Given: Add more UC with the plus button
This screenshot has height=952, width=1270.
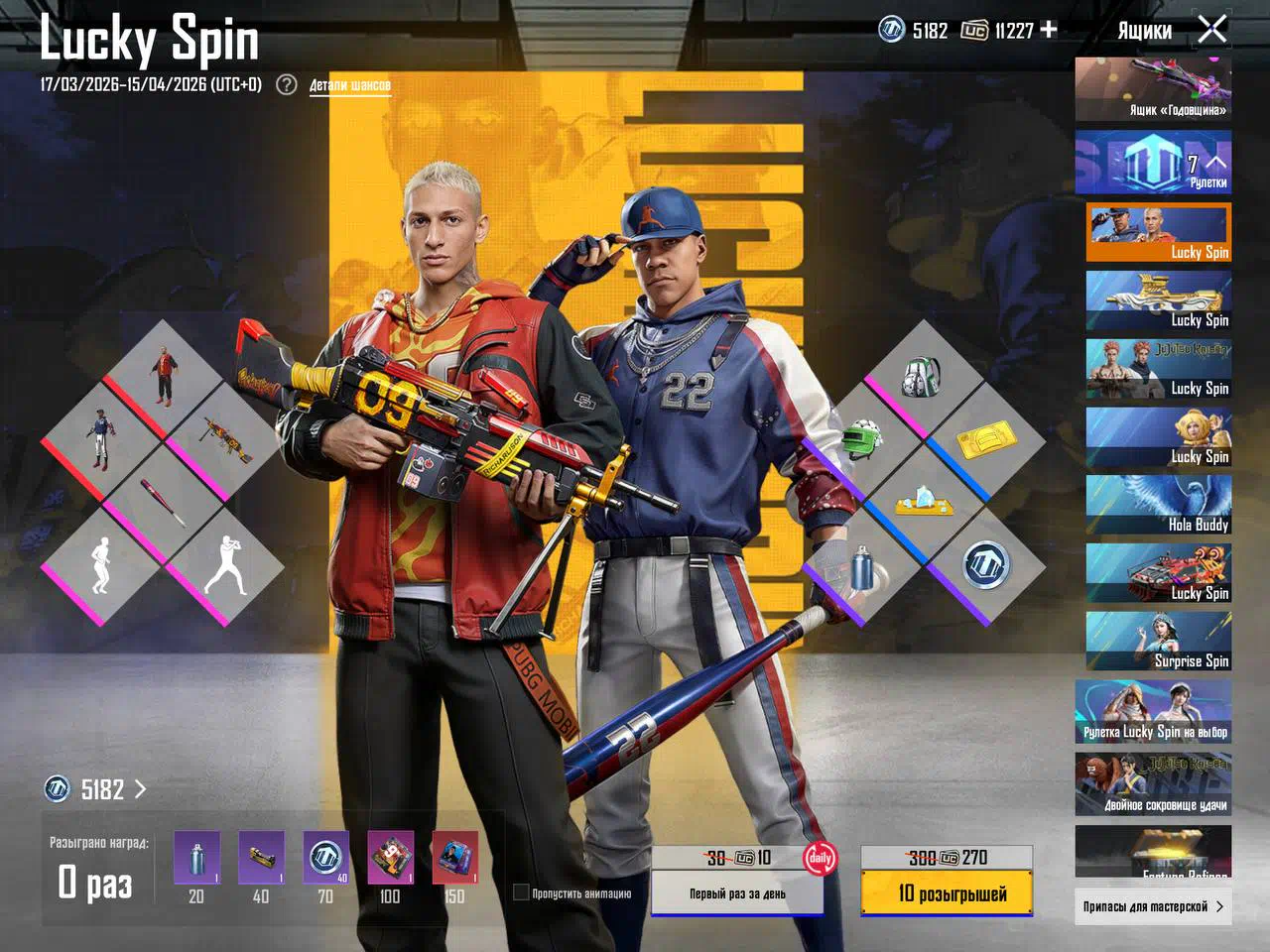Looking at the screenshot, I should 1048,30.
